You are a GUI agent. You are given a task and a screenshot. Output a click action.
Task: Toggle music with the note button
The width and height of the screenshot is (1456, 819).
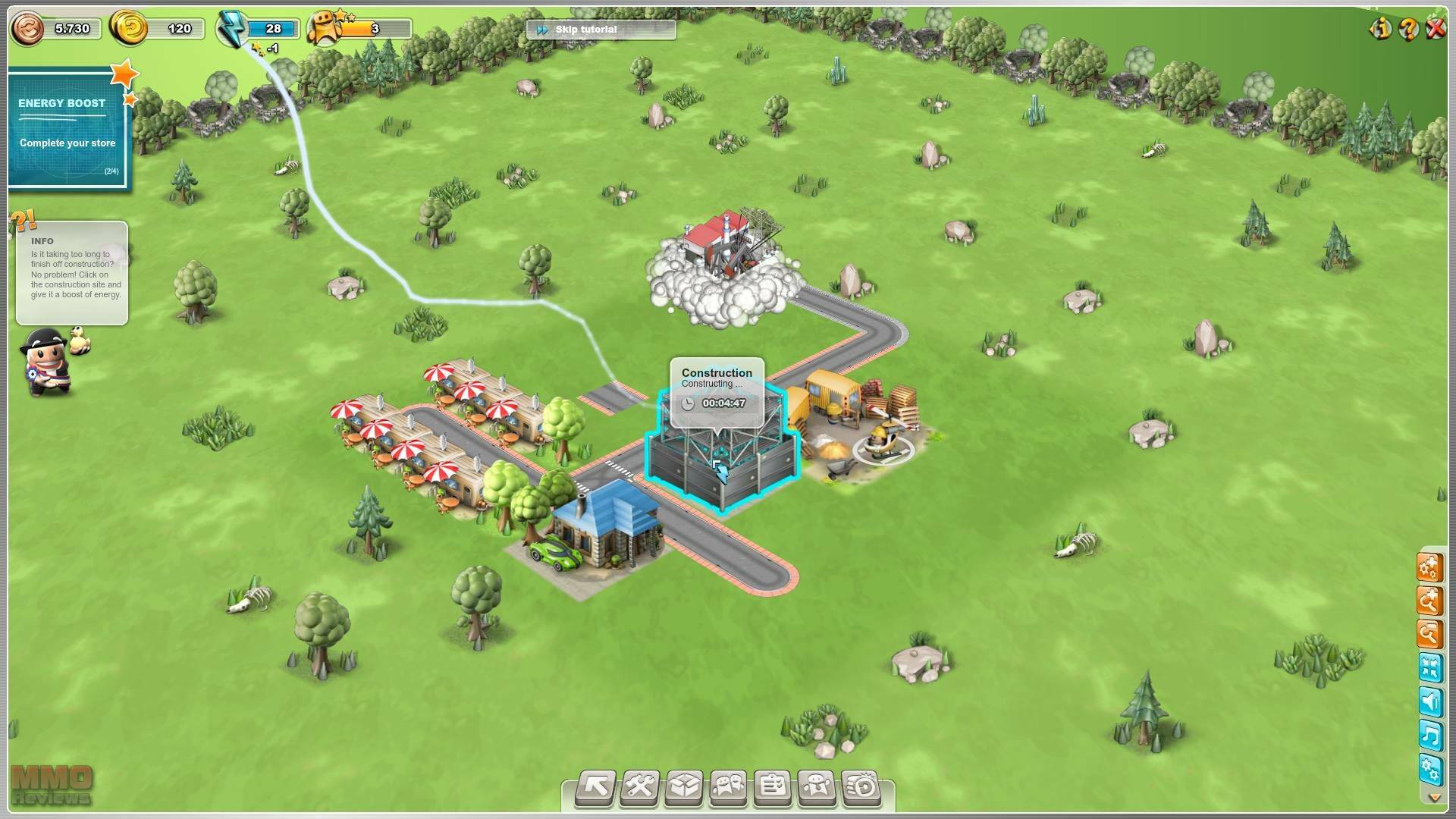(x=1429, y=736)
